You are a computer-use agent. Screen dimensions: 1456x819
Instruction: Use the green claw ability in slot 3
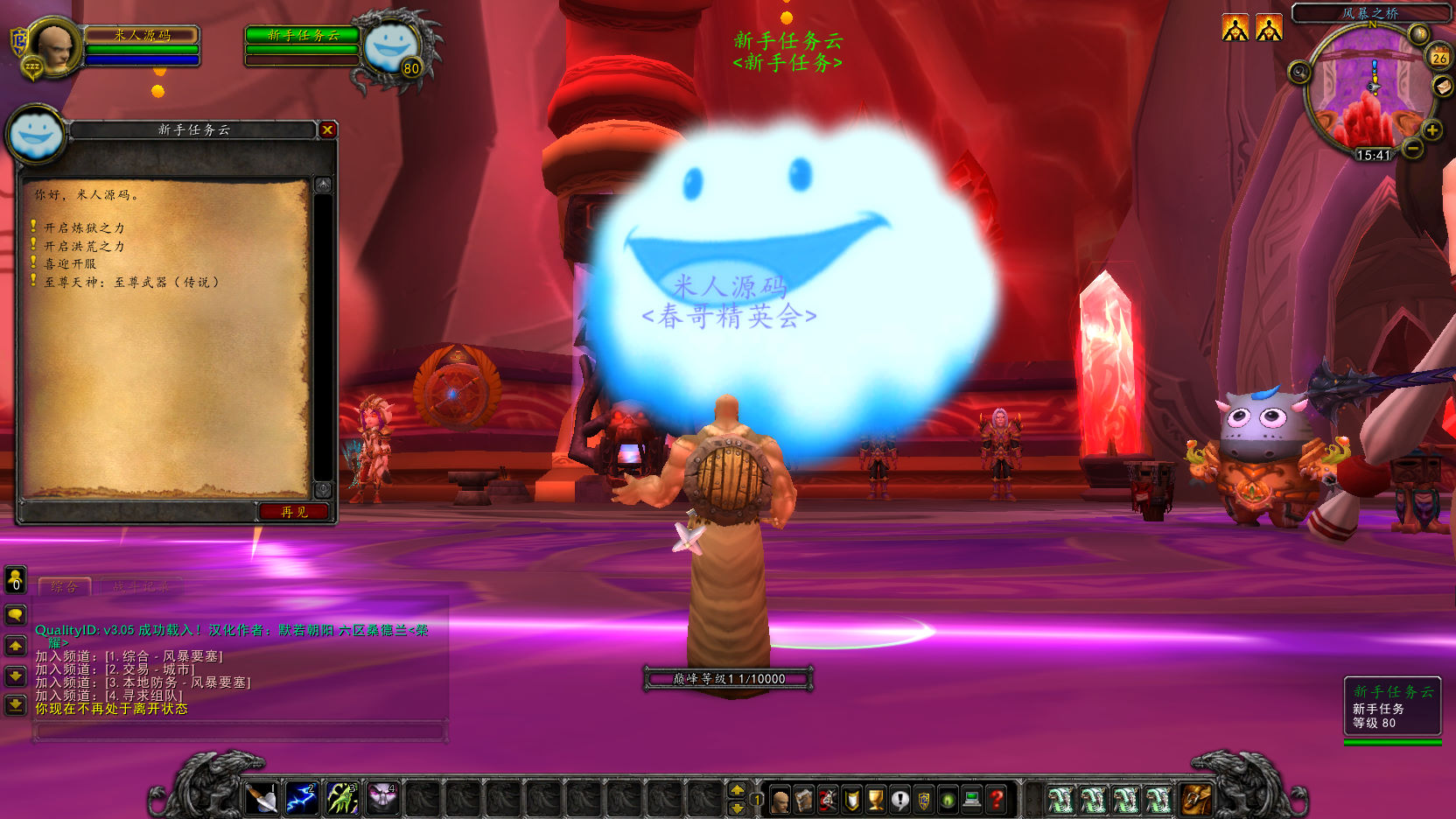coord(341,798)
